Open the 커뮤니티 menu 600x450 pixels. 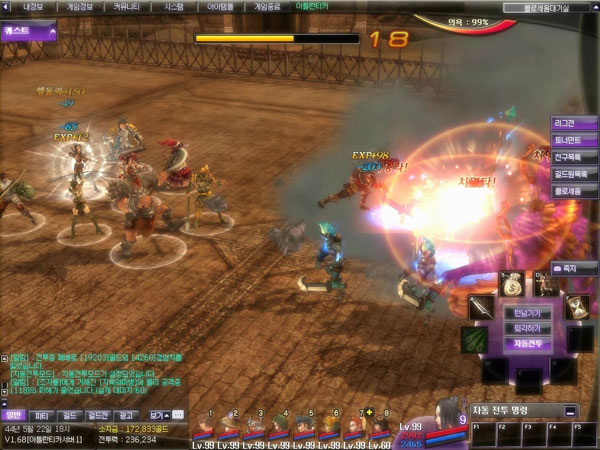point(126,6)
